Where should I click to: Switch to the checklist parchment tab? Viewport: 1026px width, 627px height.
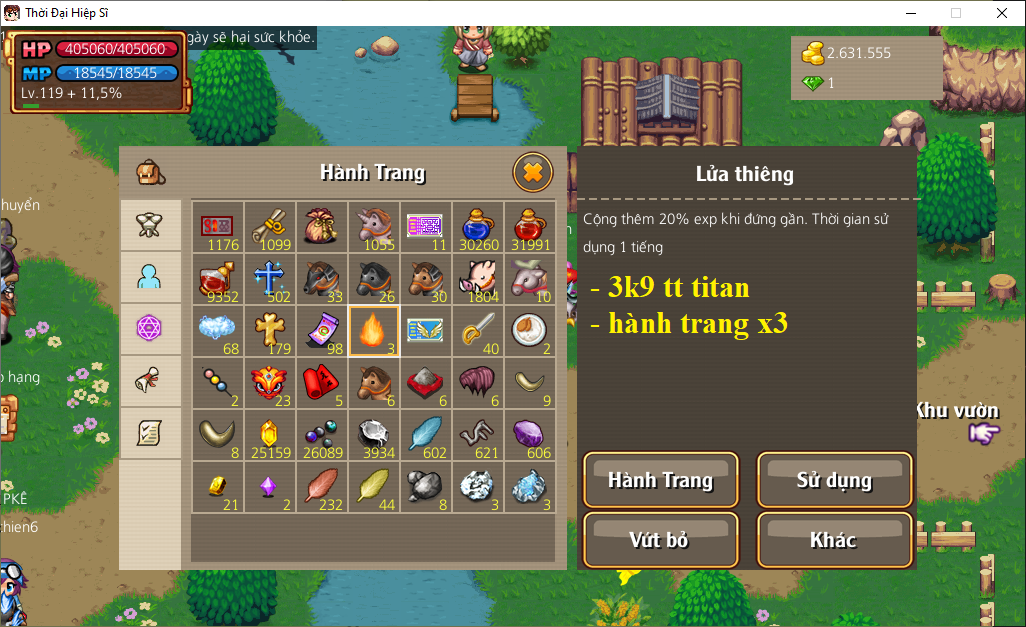(150, 433)
